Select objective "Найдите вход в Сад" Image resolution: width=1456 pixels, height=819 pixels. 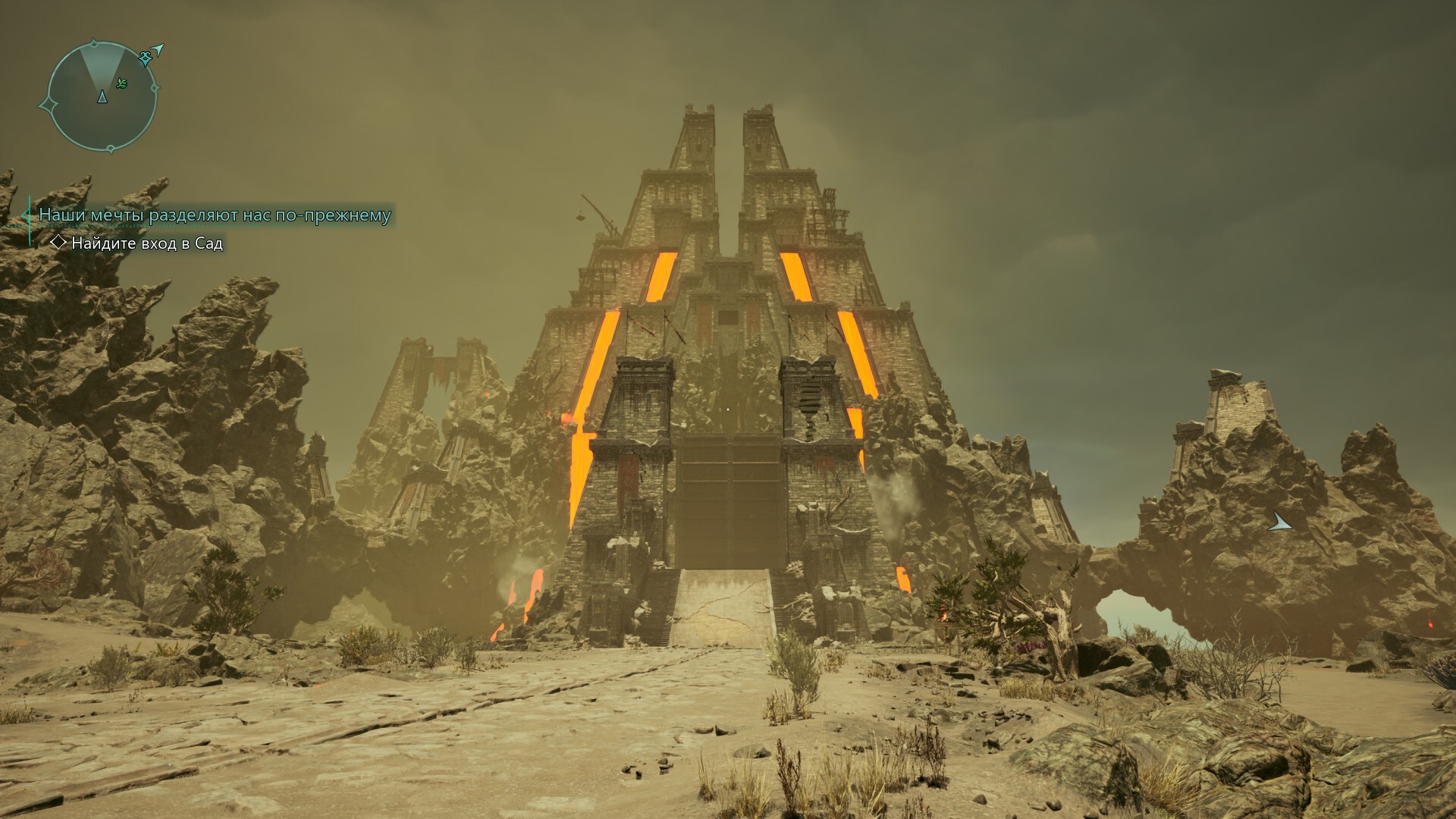(146, 243)
